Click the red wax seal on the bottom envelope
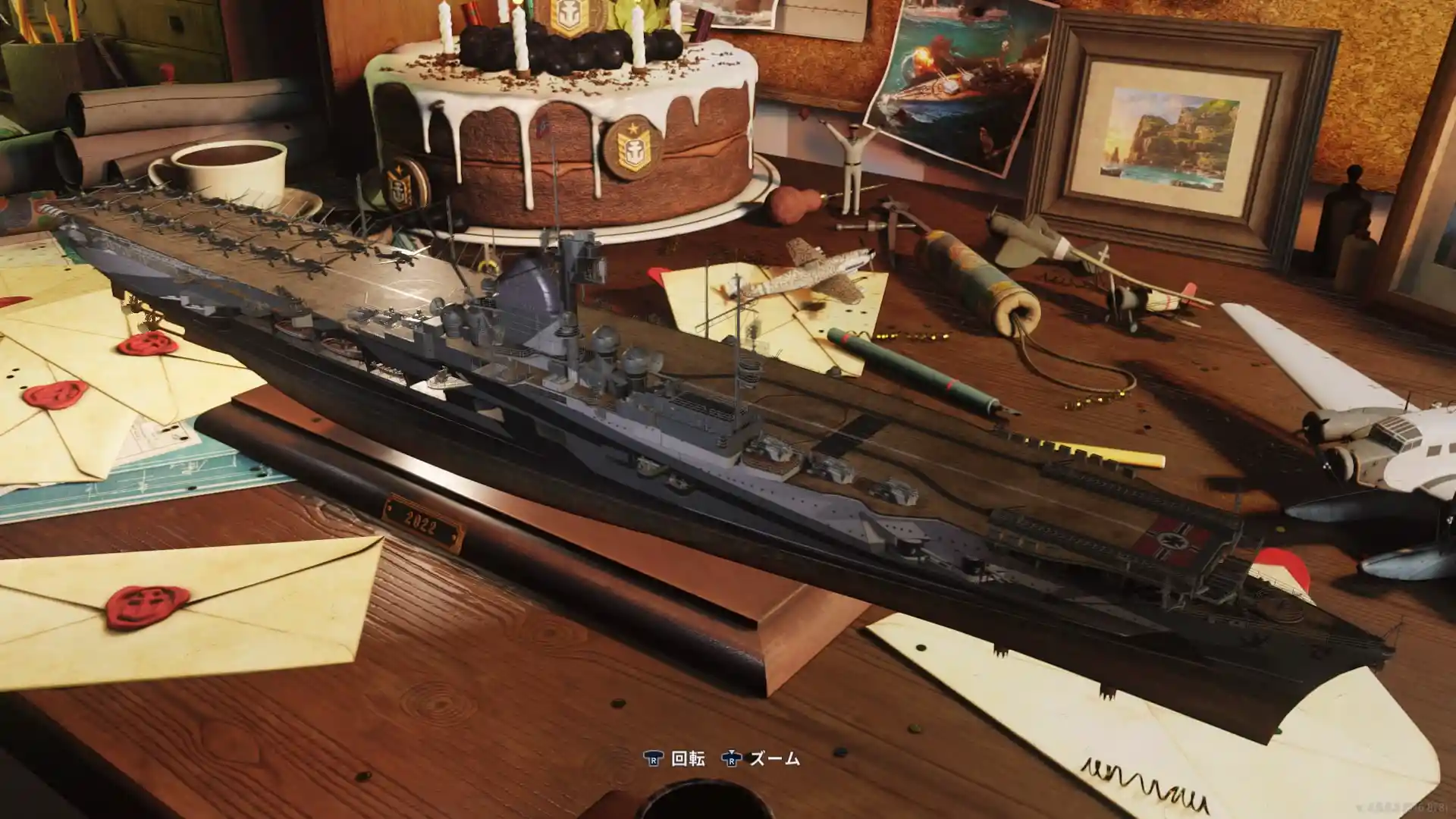 (146, 607)
